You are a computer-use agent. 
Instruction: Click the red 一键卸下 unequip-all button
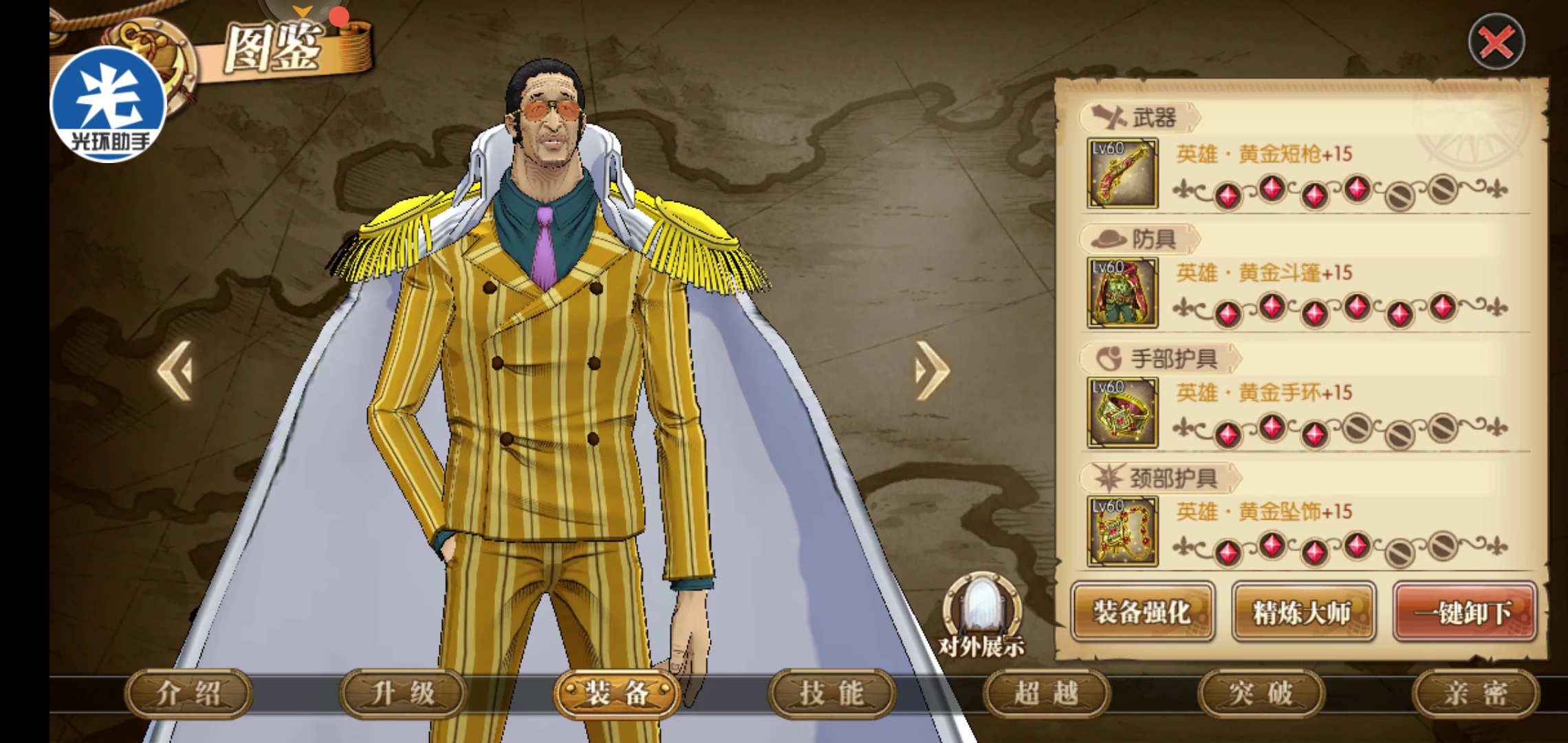(x=1464, y=612)
